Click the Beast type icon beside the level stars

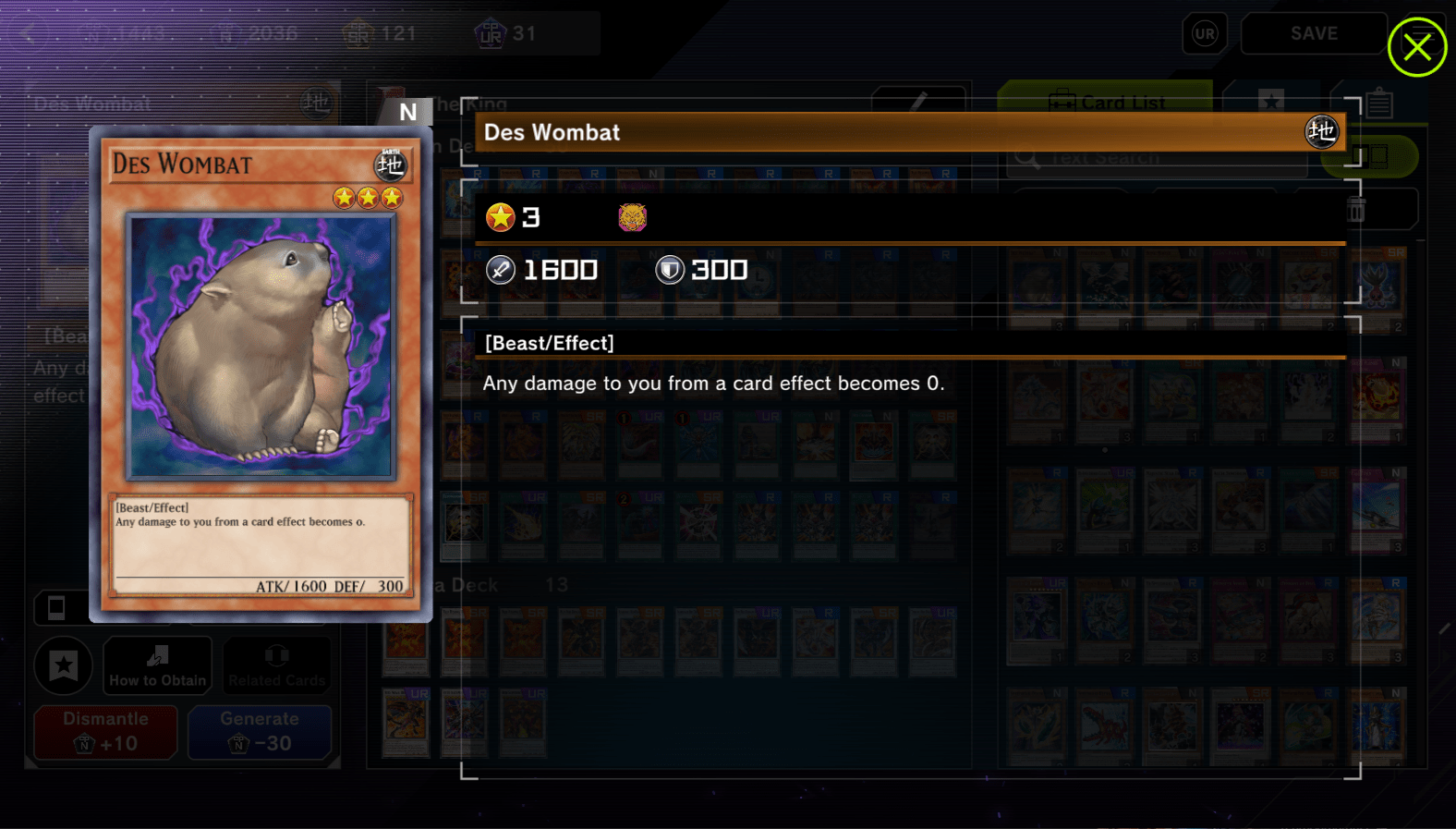(x=632, y=217)
